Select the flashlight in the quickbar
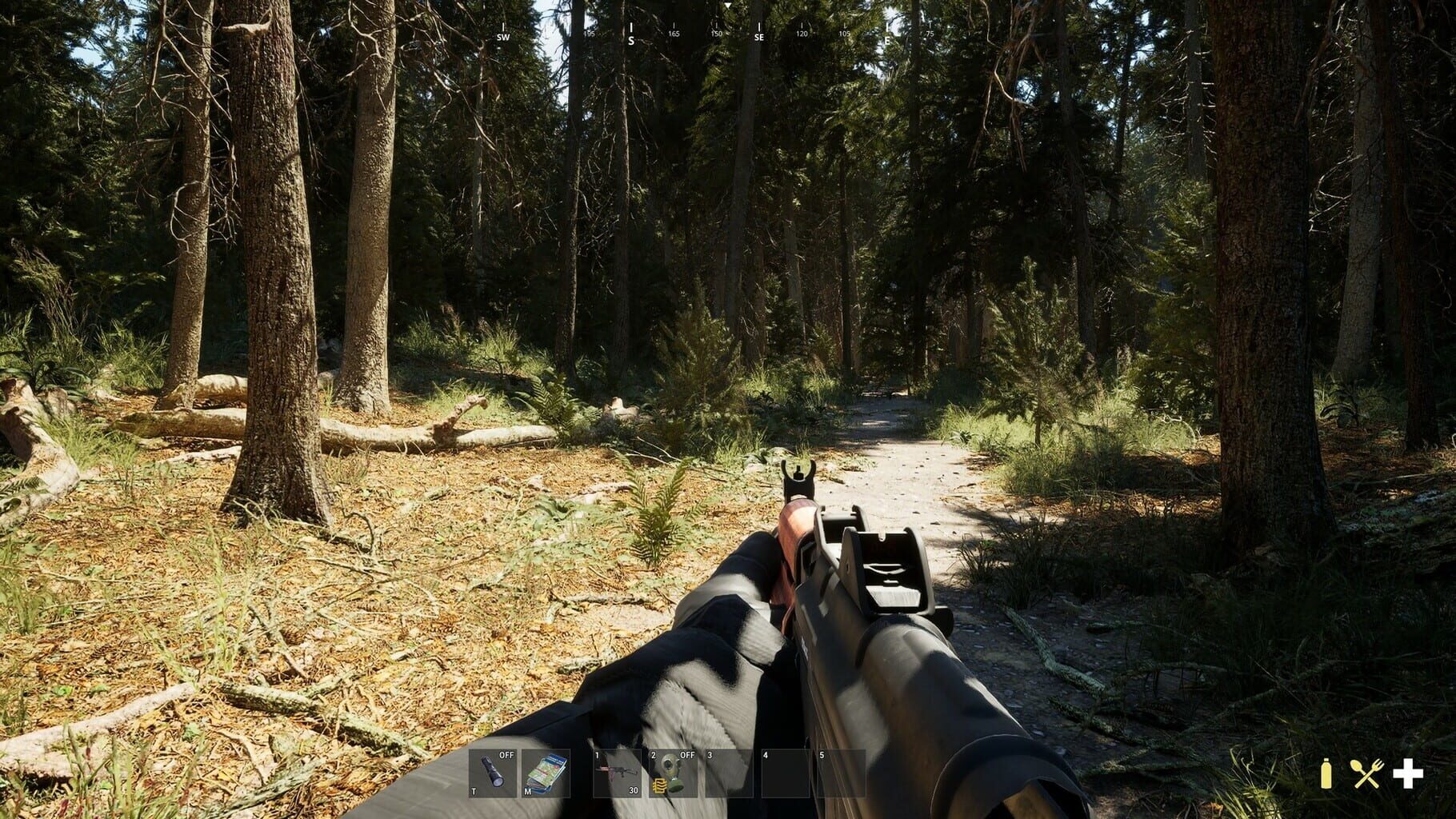 tap(494, 776)
